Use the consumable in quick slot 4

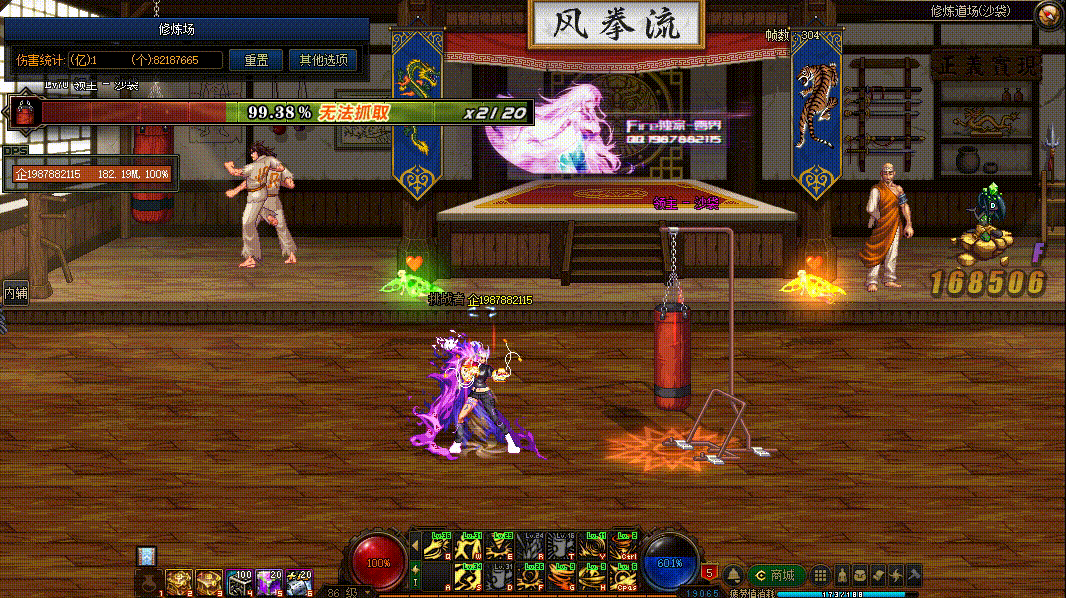(239, 581)
